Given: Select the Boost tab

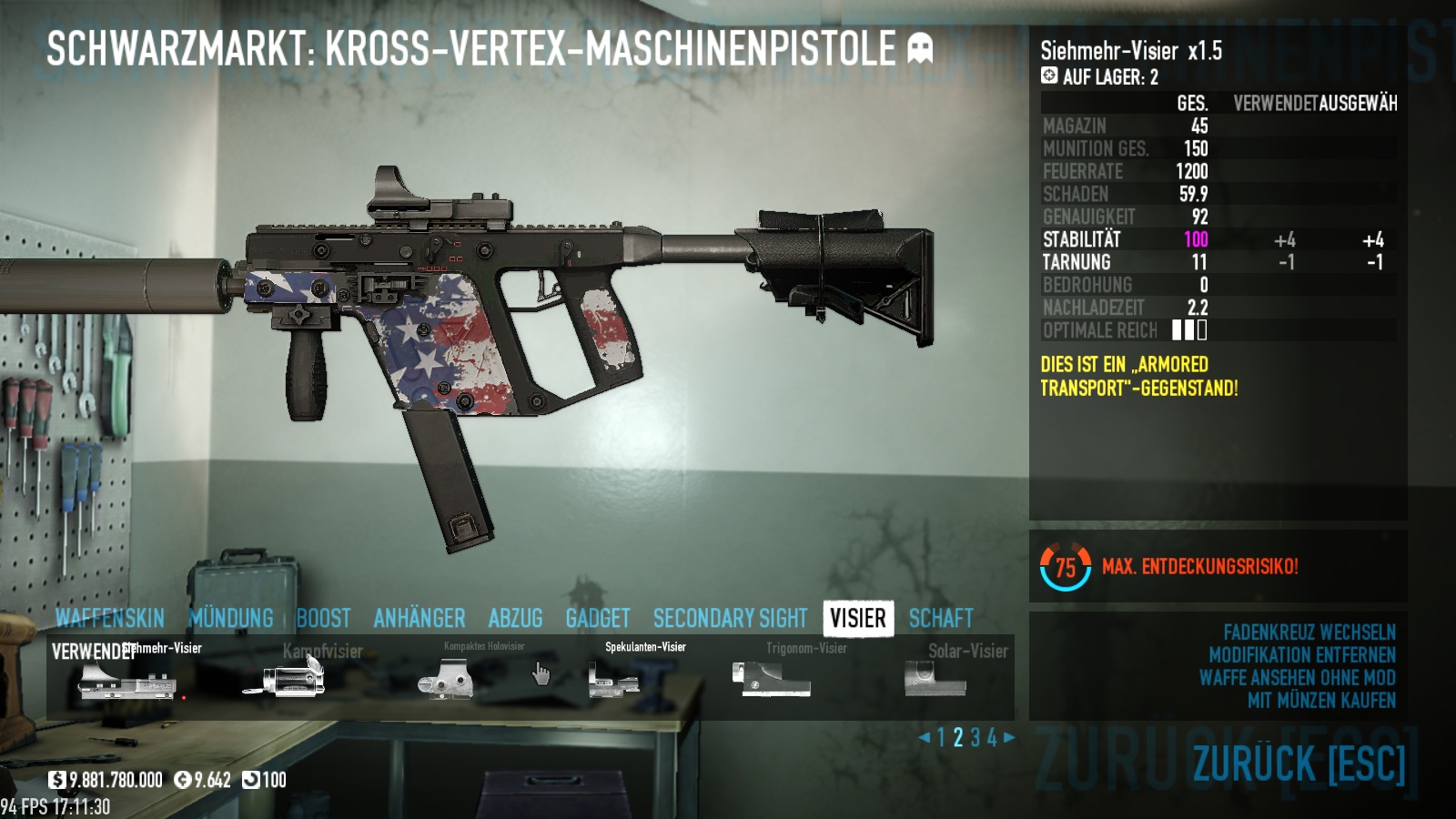Looking at the screenshot, I should 323,619.
